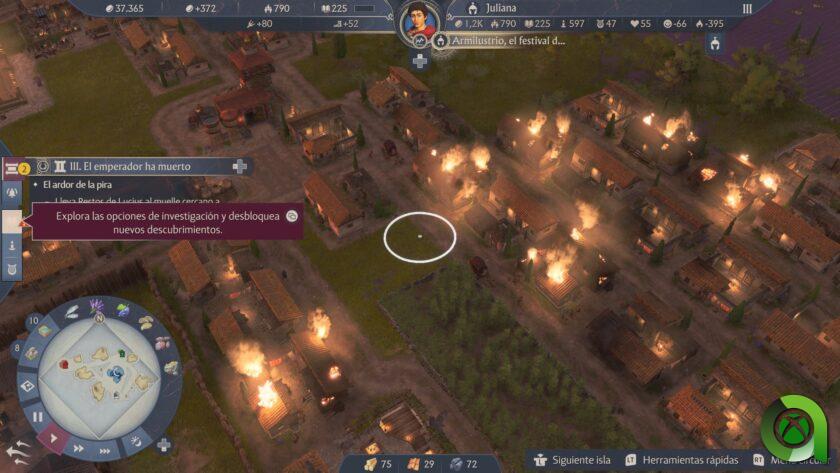This screenshot has height=473, width=840.
Task: Open 'Herramientas rápidas'
Action: click(x=680, y=461)
